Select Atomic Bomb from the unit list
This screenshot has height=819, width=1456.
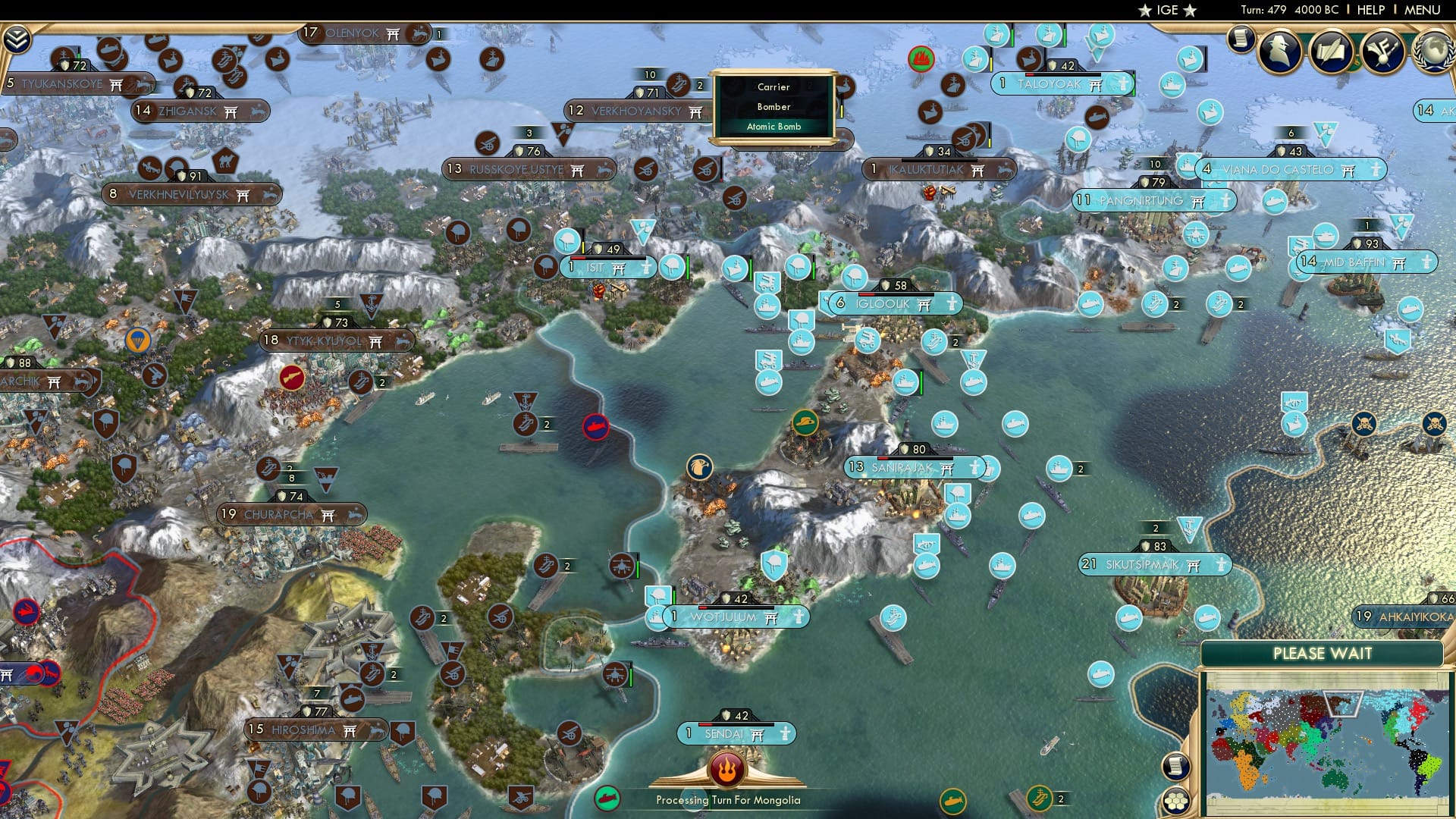tap(774, 127)
